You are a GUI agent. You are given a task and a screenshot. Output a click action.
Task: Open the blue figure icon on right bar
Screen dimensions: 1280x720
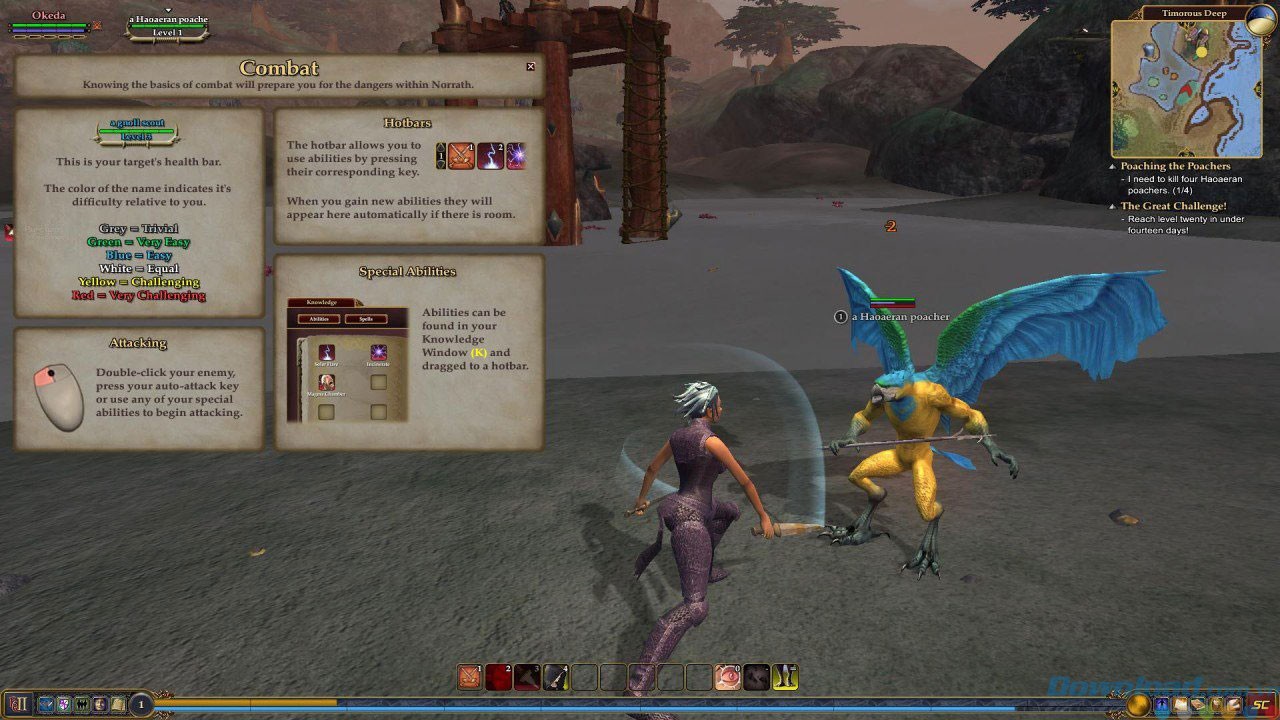click(x=1163, y=704)
